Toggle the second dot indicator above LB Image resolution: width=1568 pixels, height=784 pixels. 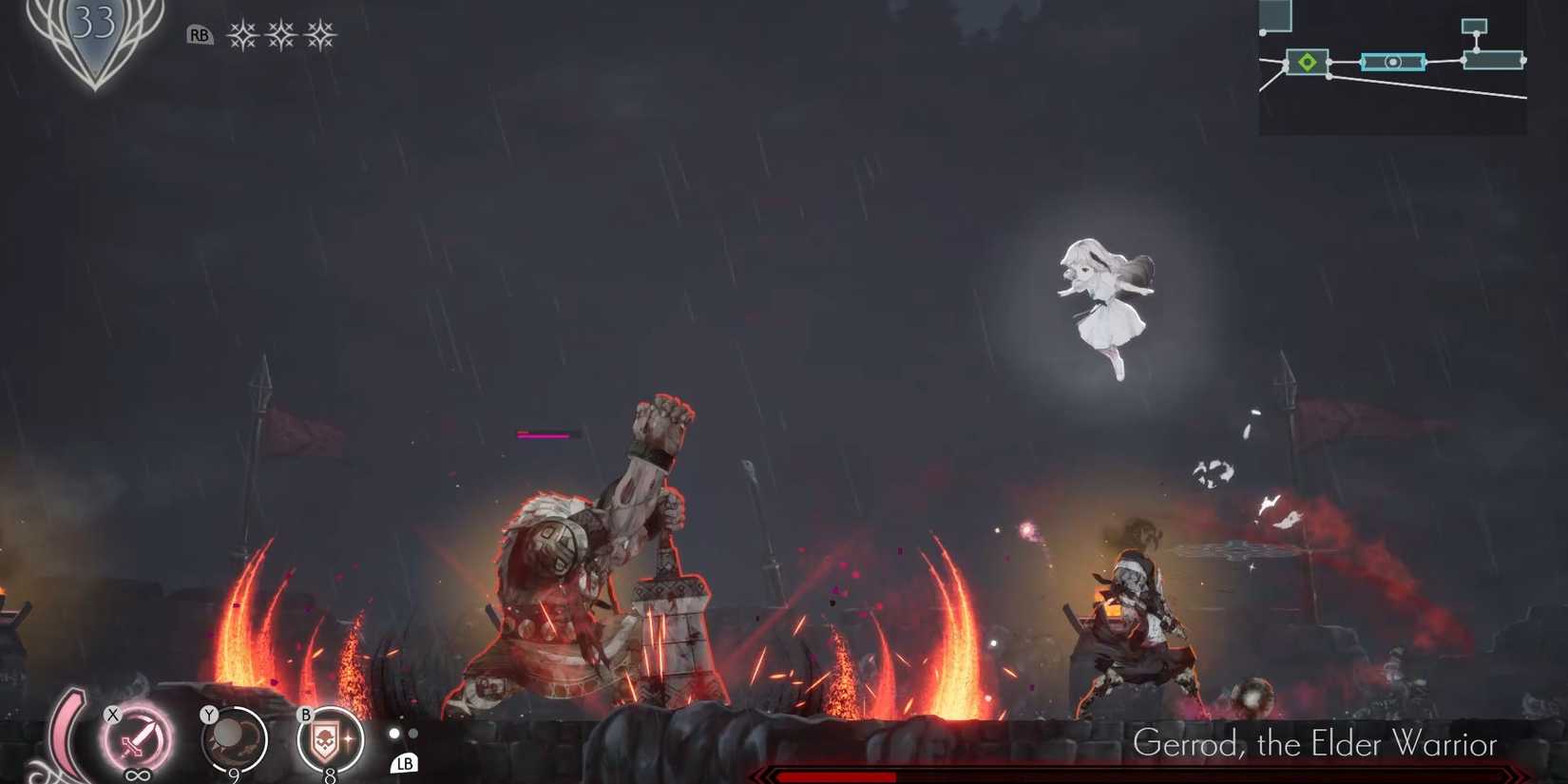413,734
